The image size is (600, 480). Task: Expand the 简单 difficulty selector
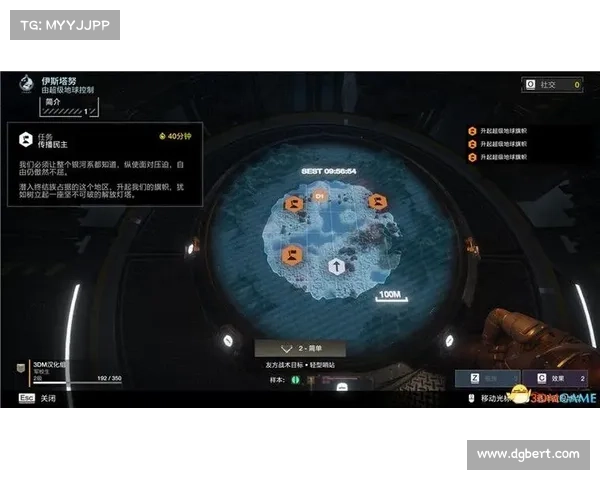(x=300, y=349)
